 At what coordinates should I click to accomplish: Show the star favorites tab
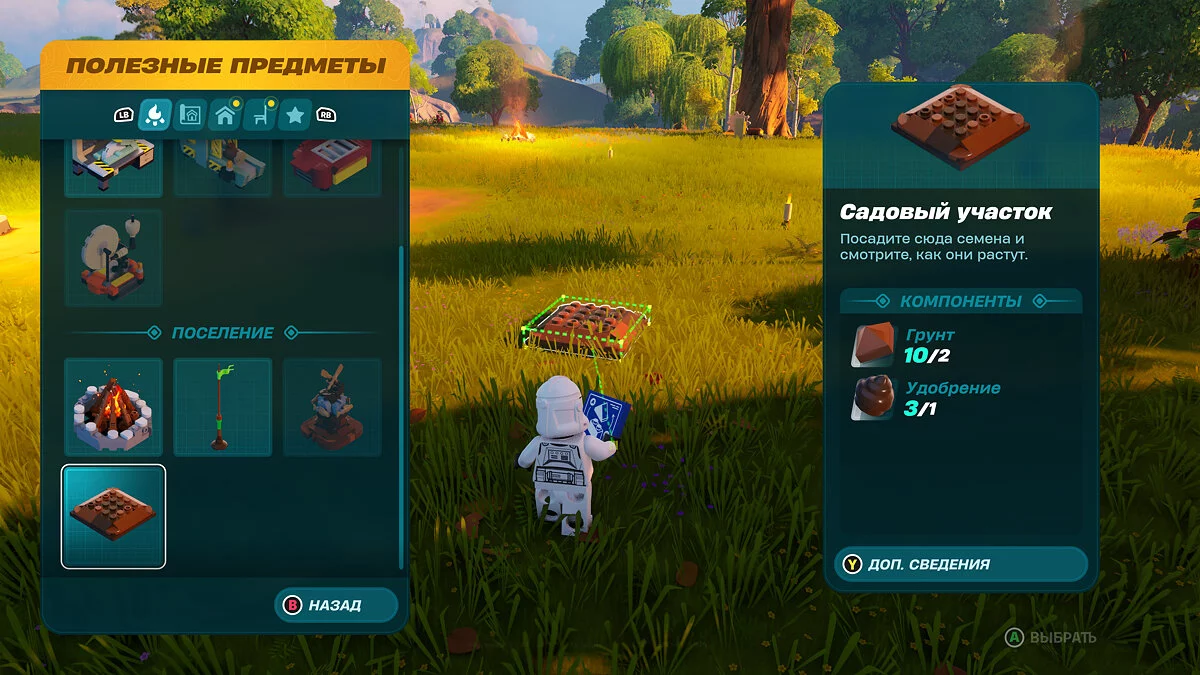[294, 116]
